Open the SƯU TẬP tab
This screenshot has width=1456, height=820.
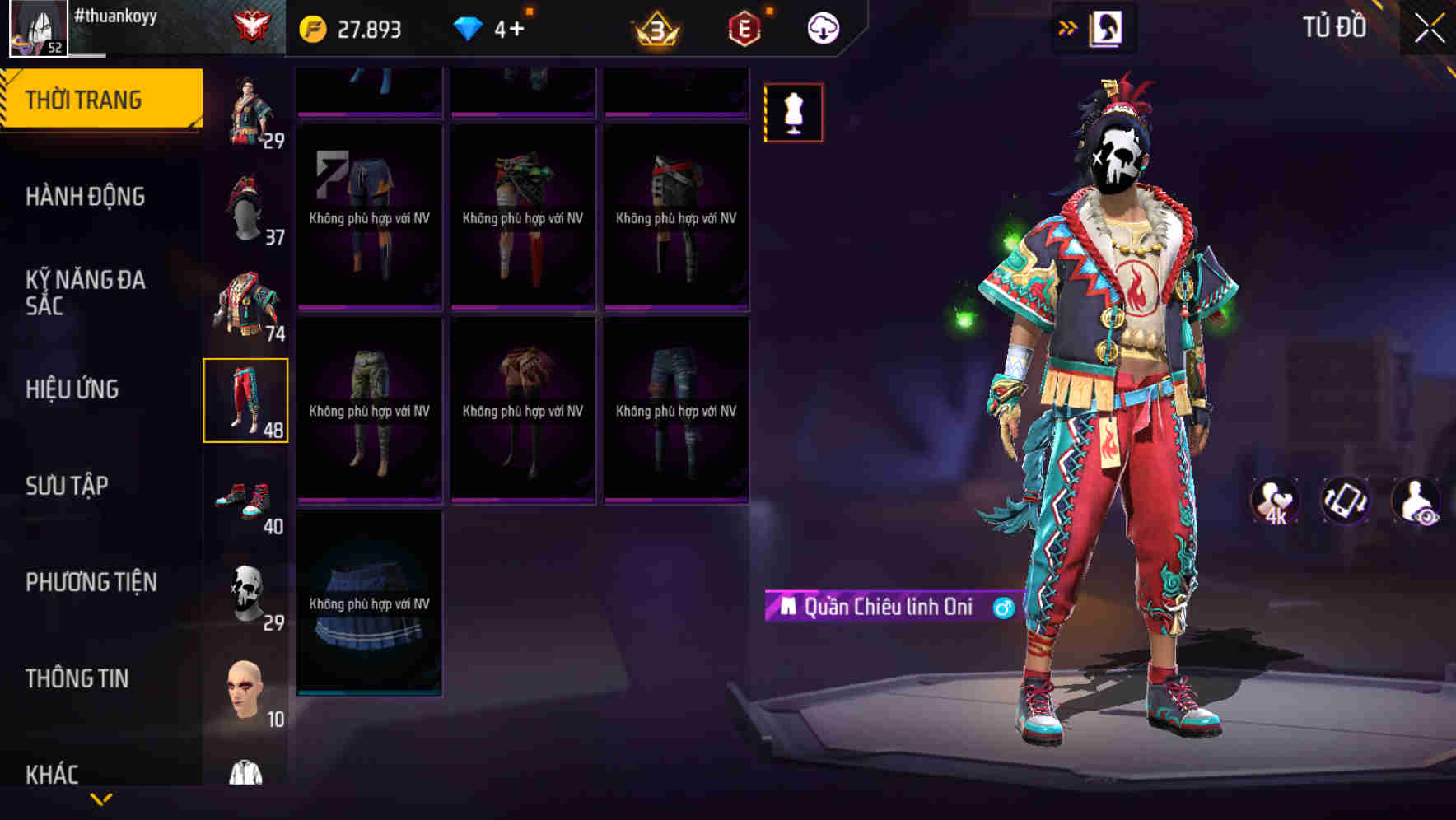click(x=68, y=486)
